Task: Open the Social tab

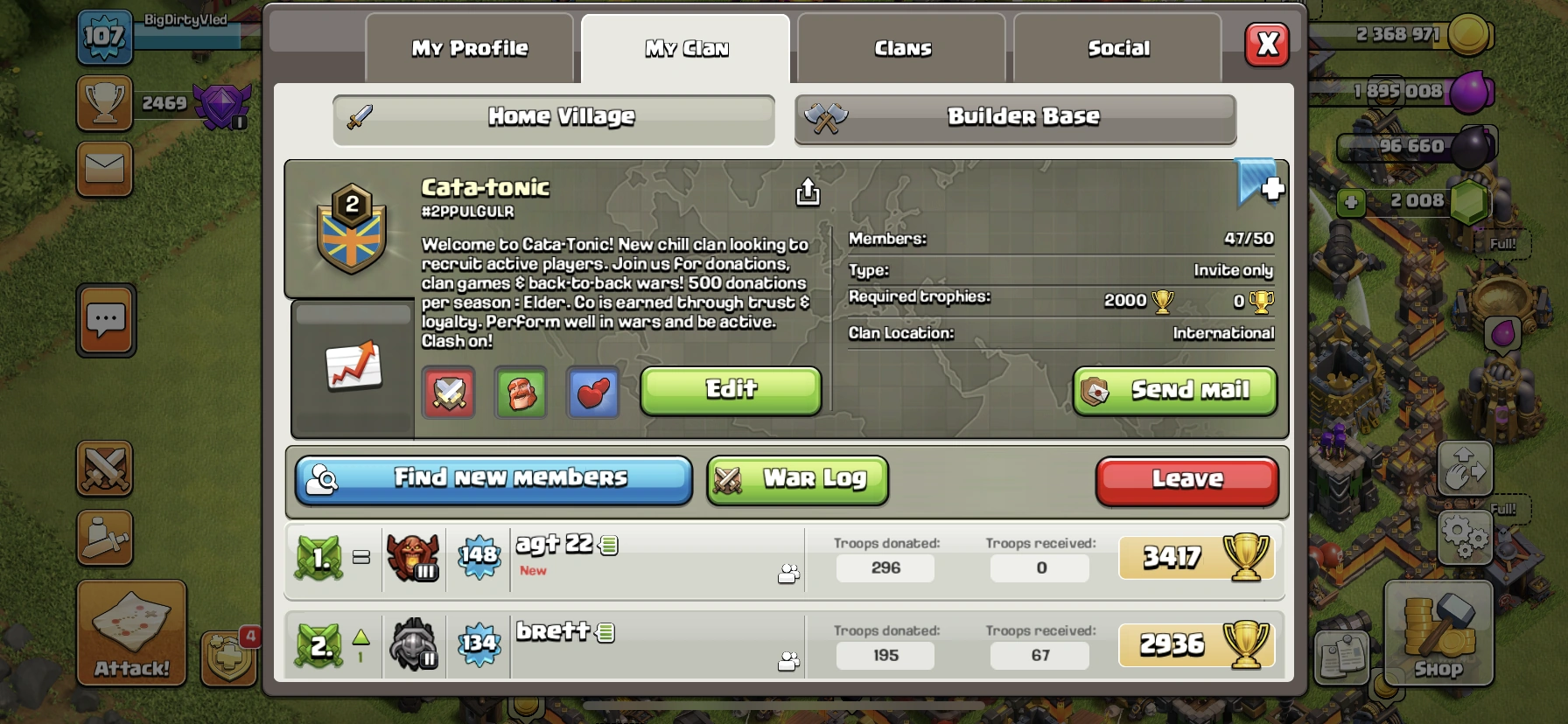Action: pyautogui.click(x=1117, y=48)
